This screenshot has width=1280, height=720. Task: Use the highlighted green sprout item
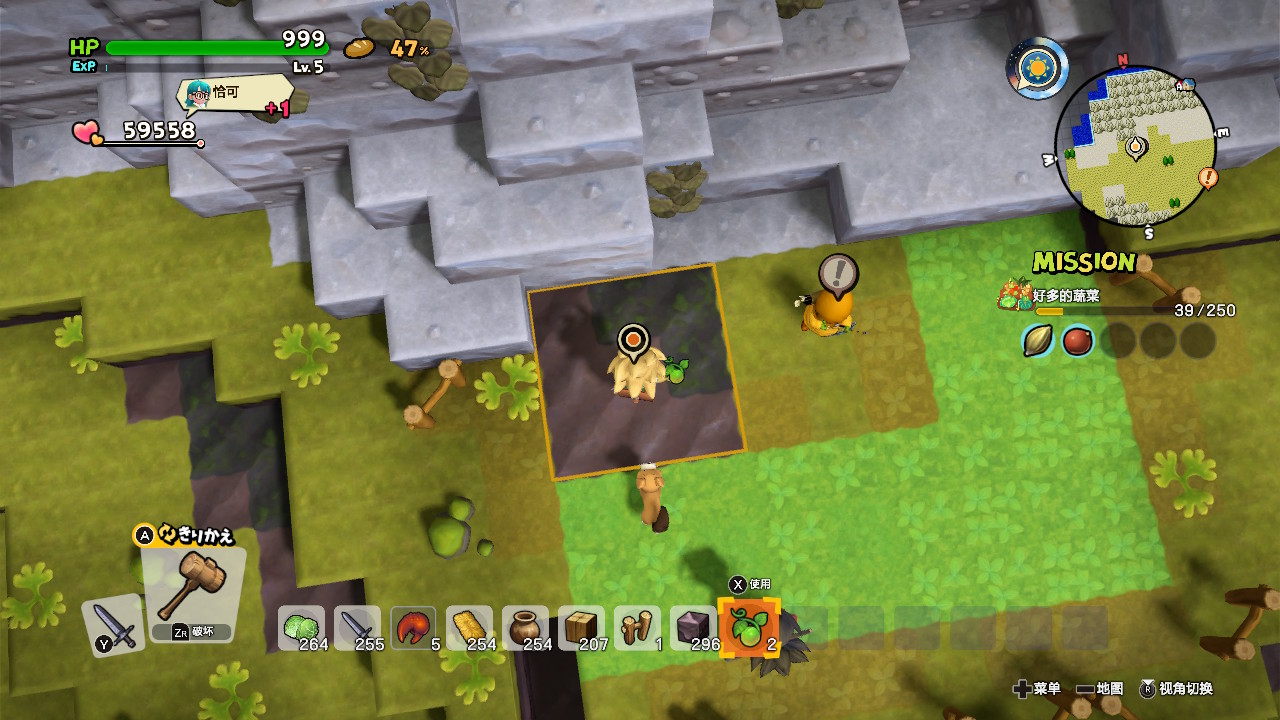[x=749, y=628]
